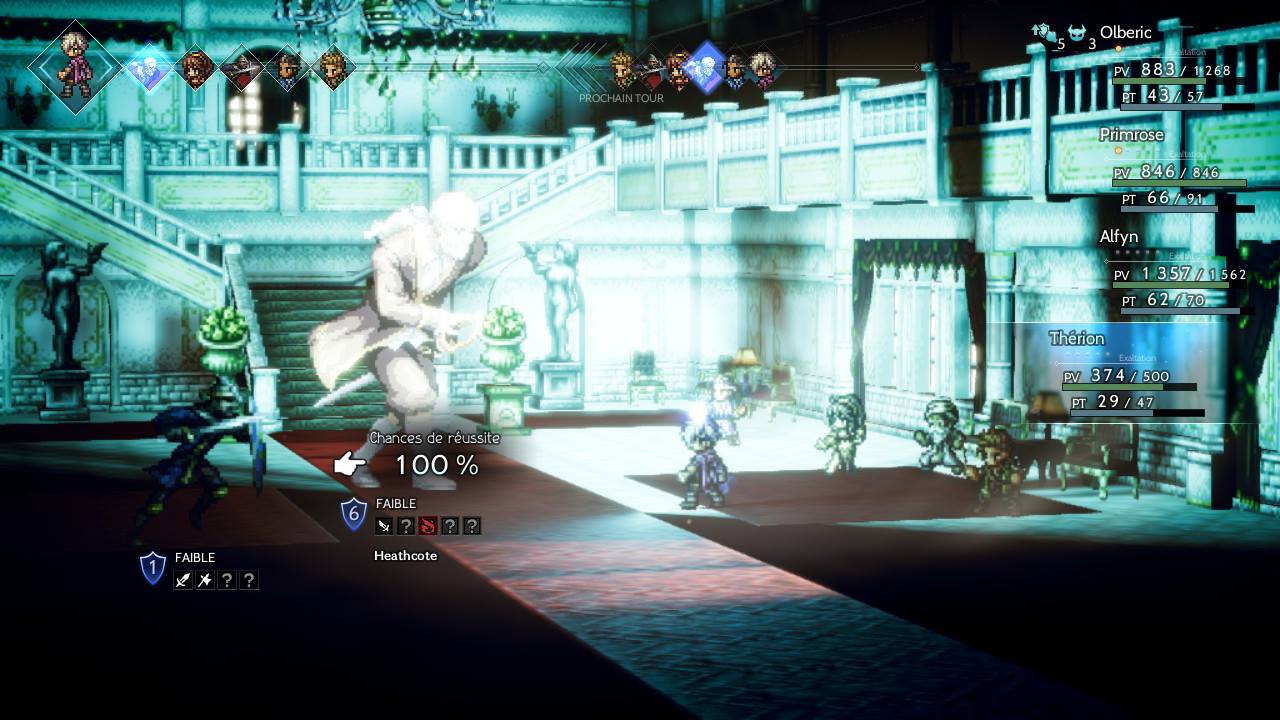This screenshot has width=1280, height=720.
Task: Select Primrose in the party list
Action: point(1131,135)
